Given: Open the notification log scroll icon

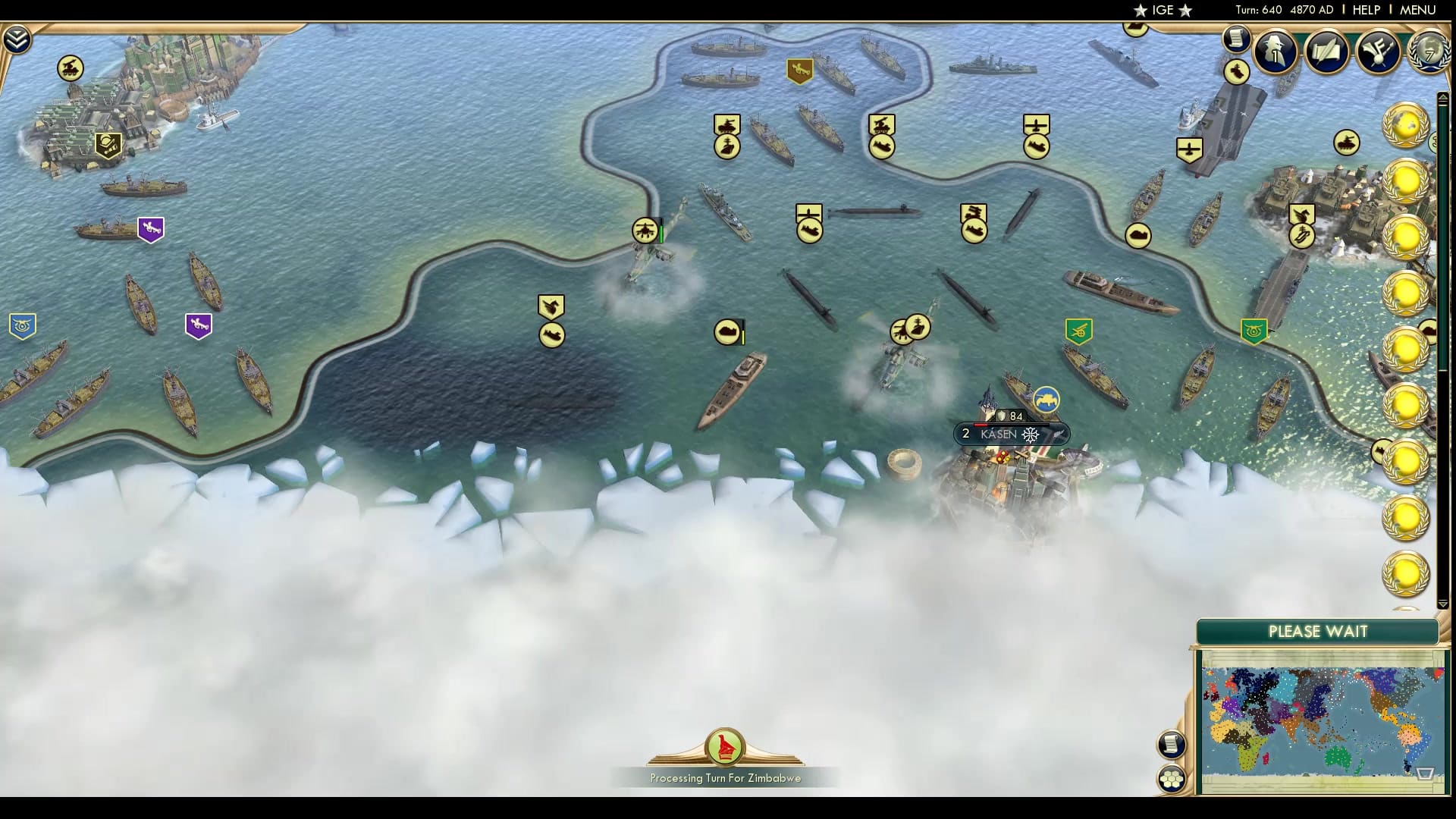Looking at the screenshot, I should 1236,39.
